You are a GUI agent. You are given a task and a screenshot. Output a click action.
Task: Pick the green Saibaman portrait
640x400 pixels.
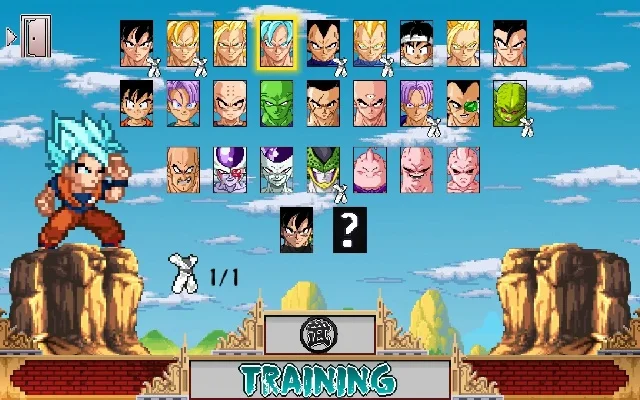(509, 104)
